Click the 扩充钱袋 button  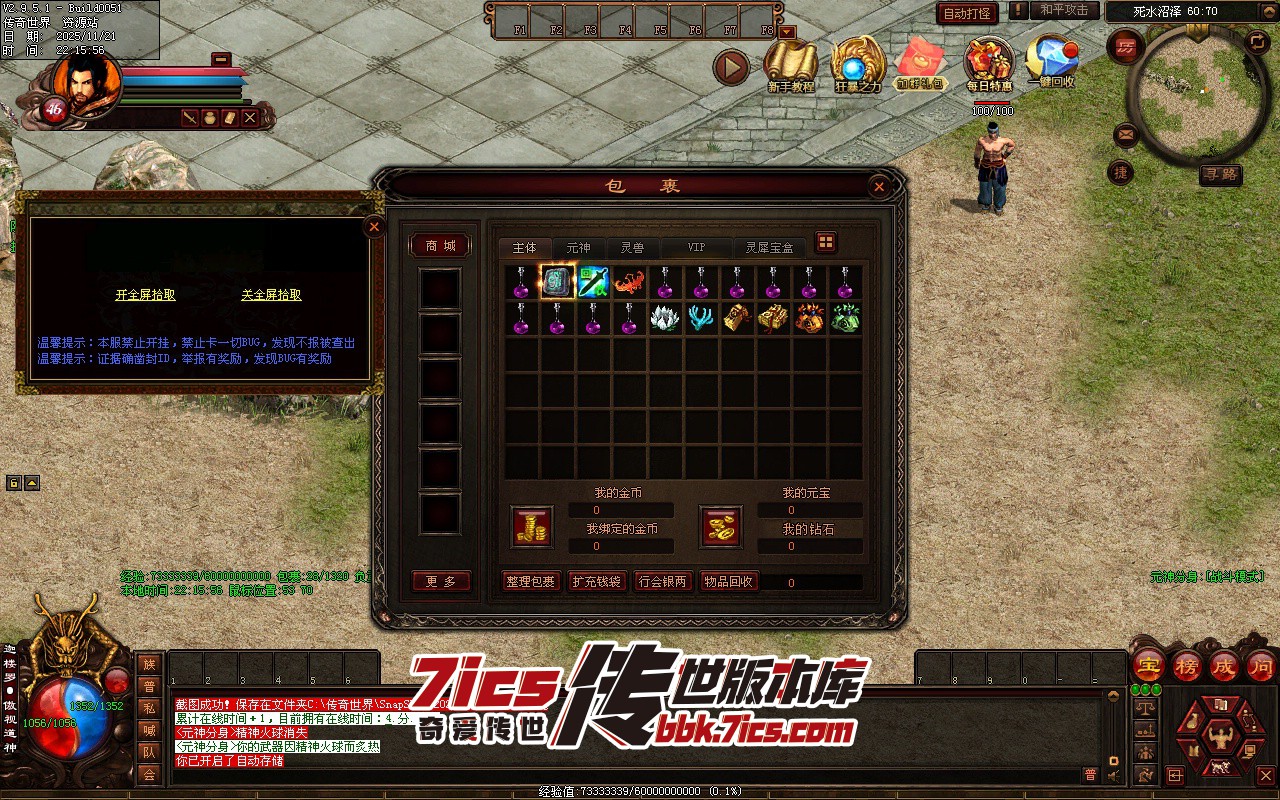(x=597, y=581)
